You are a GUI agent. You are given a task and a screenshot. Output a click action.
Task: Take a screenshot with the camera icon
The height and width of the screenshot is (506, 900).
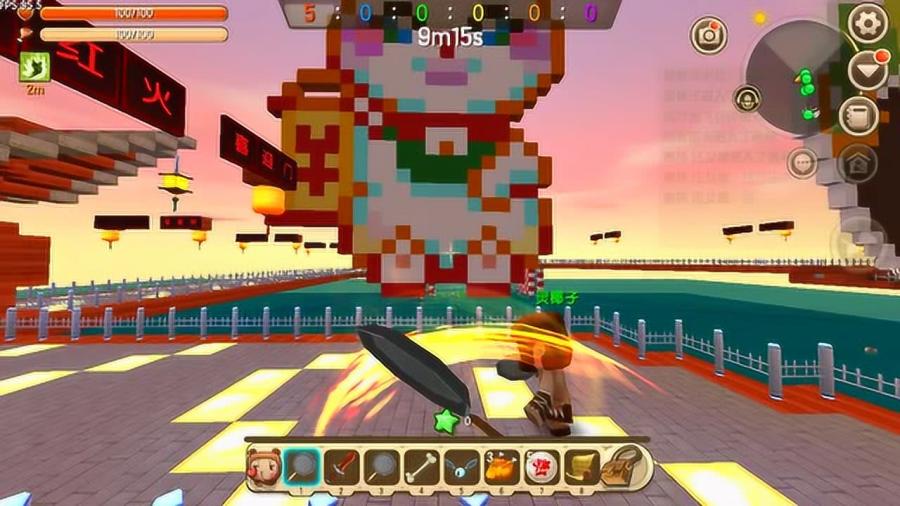tap(709, 35)
